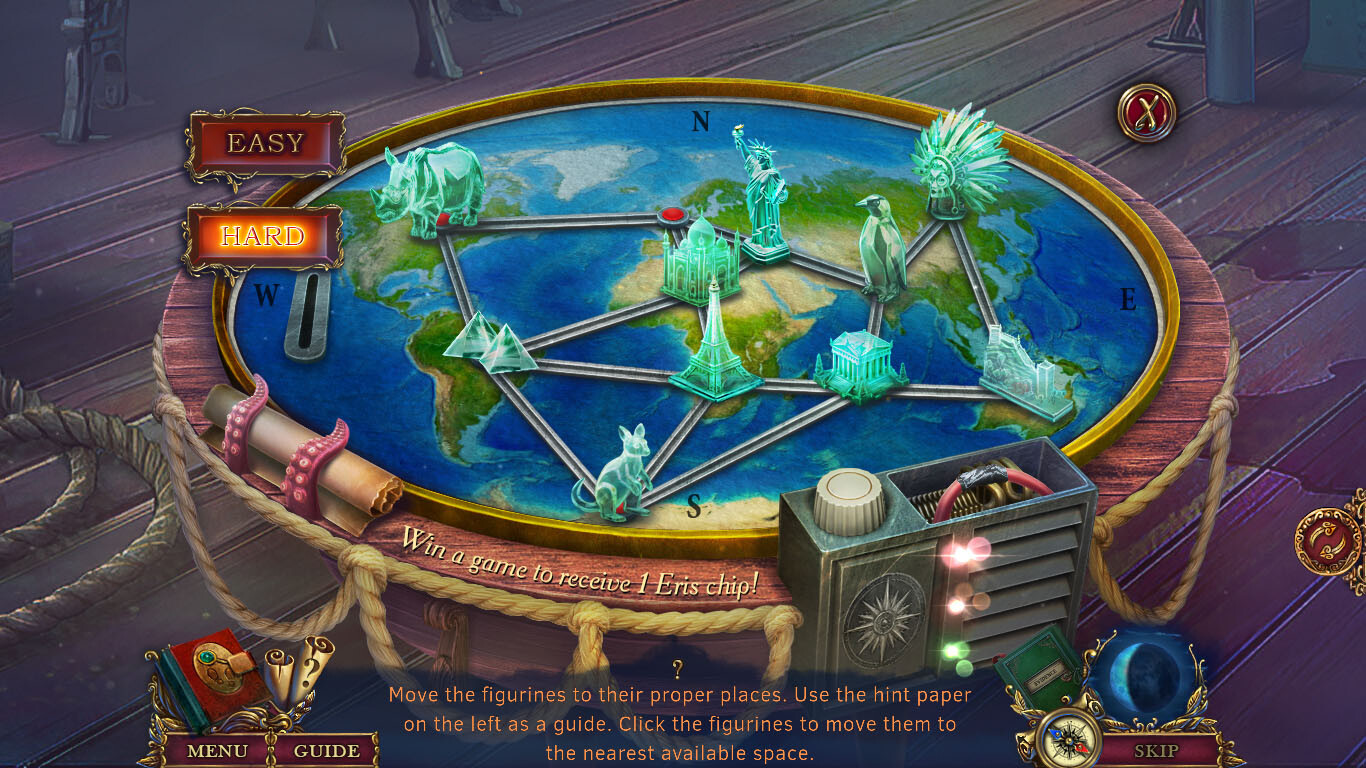The width and height of the screenshot is (1366, 768).
Task: Select the penguin figurine
Action: (883, 250)
